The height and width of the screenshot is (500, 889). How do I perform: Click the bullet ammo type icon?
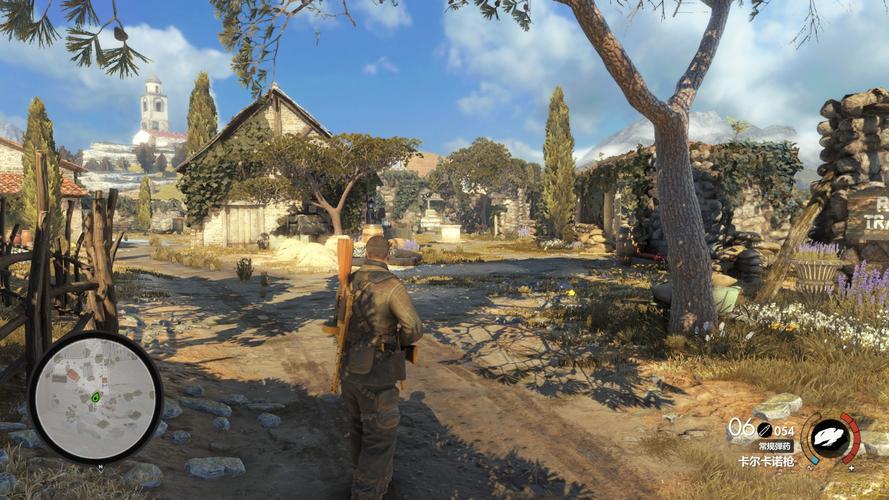pyautogui.click(x=763, y=429)
